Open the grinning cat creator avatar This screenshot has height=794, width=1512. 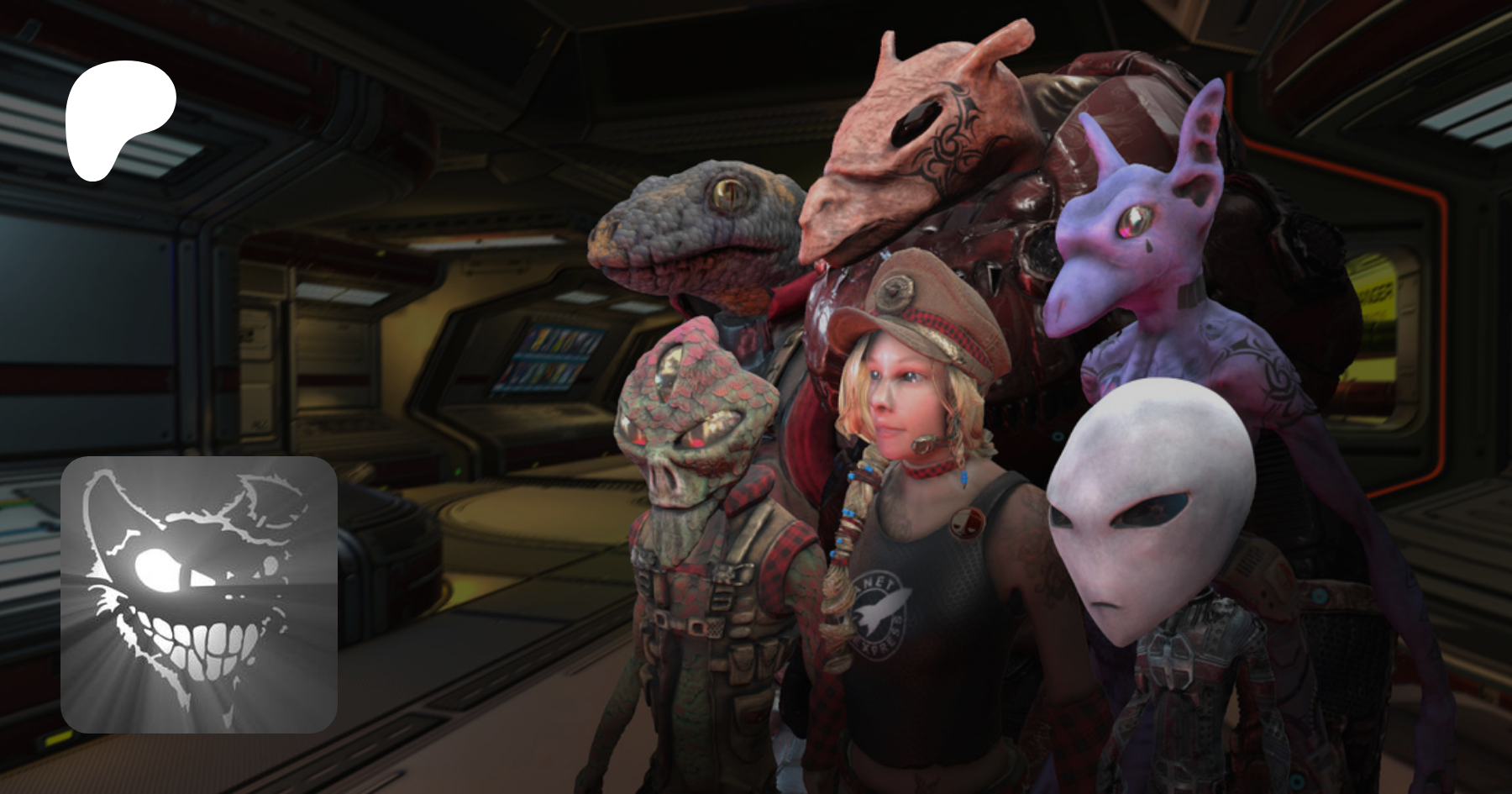coord(199,595)
